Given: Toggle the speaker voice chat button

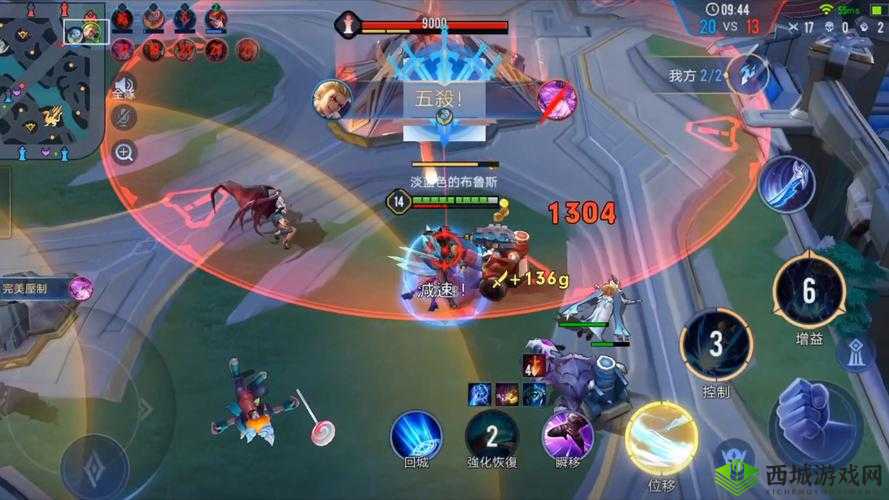Looking at the screenshot, I should [x=125, y=88].
